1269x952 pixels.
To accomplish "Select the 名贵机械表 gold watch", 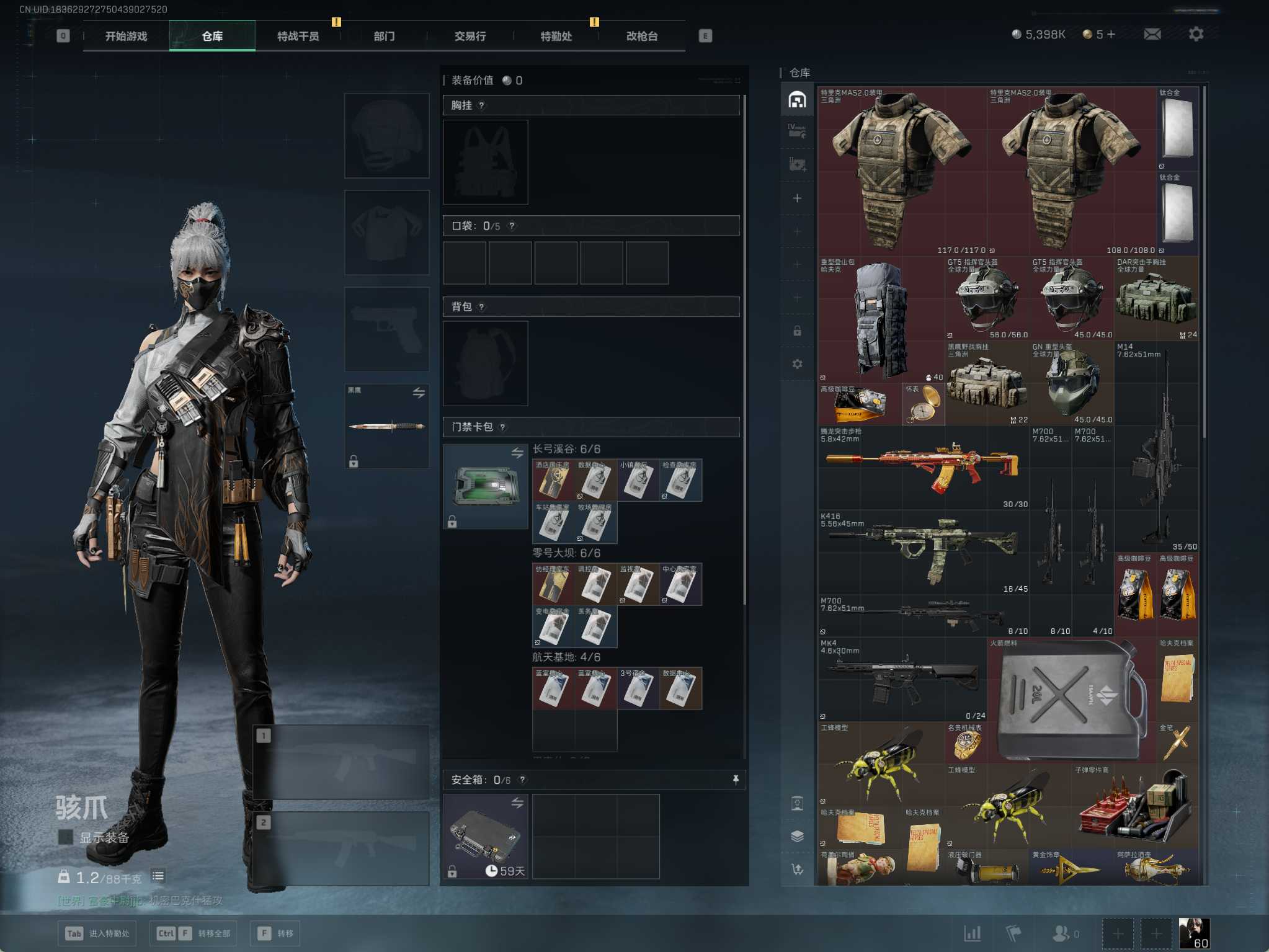I will (965, 742).
